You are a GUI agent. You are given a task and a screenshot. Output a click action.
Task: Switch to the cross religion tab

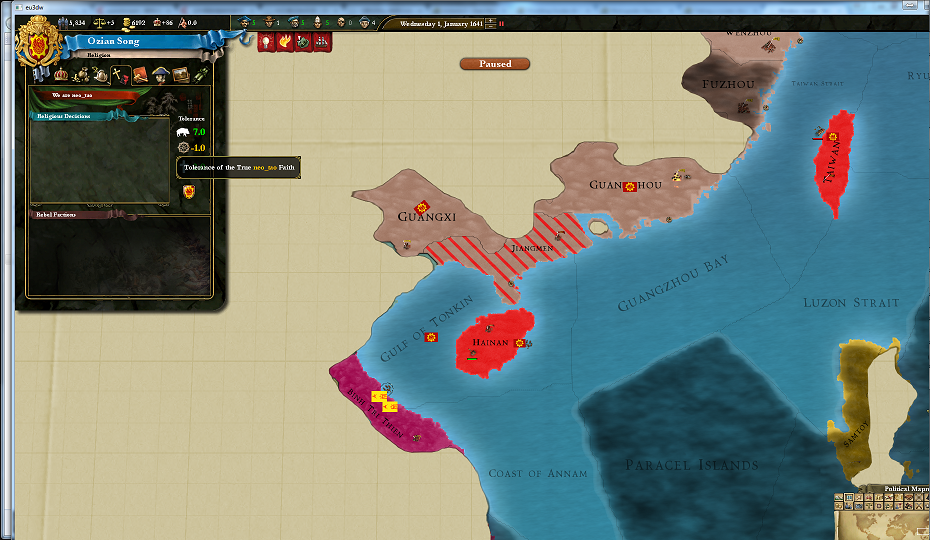pos(121,75)
